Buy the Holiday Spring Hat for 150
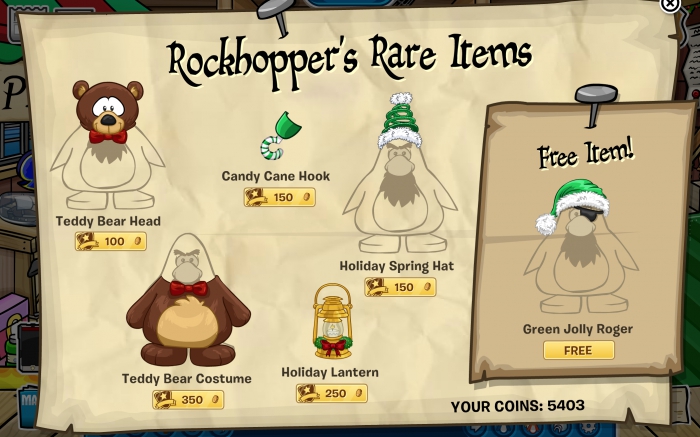Viewport: 700px width, 437px height. [400, 287]
